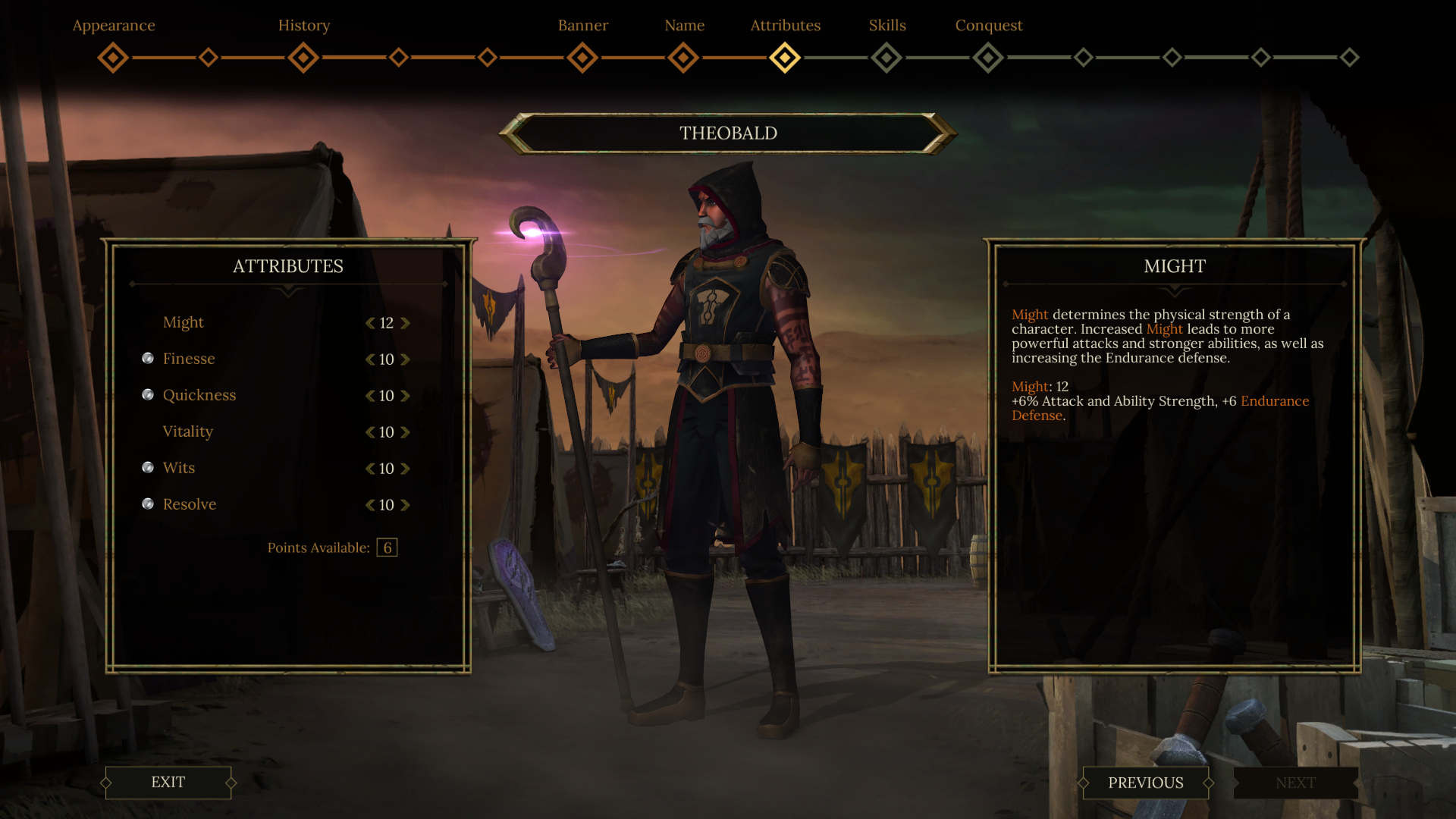The height and width of the screenshot is (819, 1456).
Task: Increase Might with the right arrow
Action: point(405,323)
